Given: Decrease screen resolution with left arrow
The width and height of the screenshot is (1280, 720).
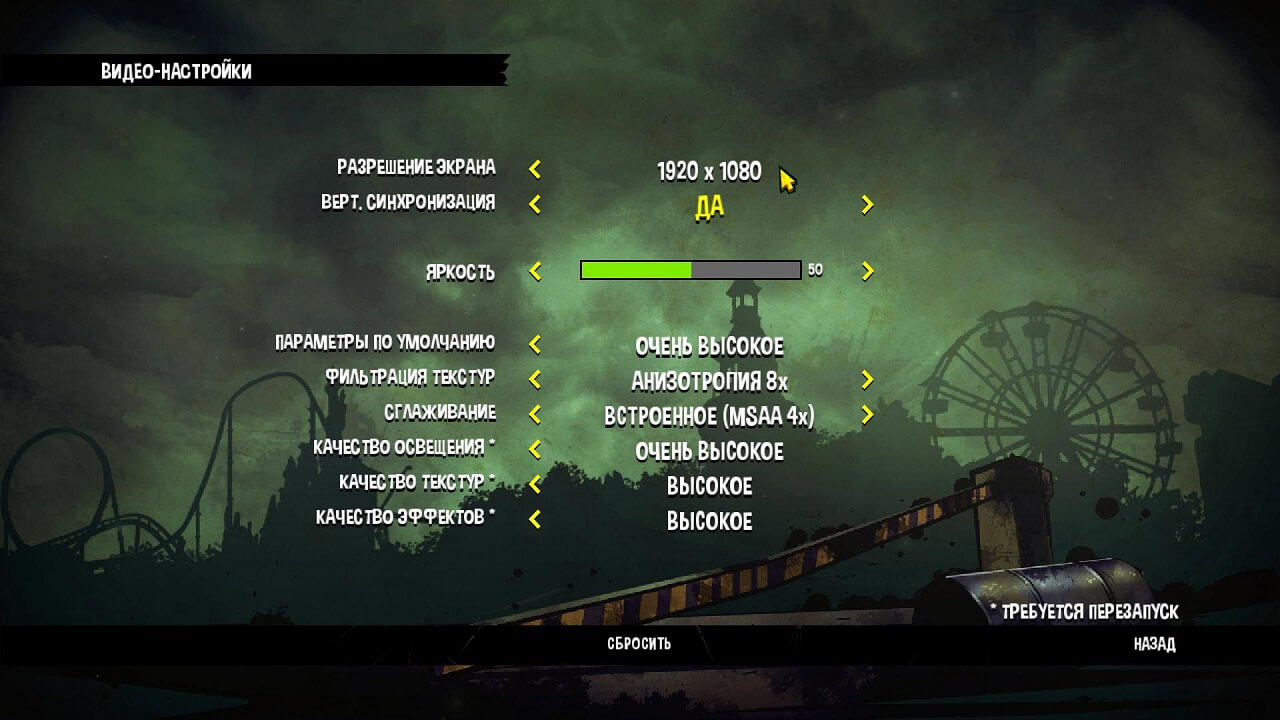Looking at the screenshot, I should point(535,170).
